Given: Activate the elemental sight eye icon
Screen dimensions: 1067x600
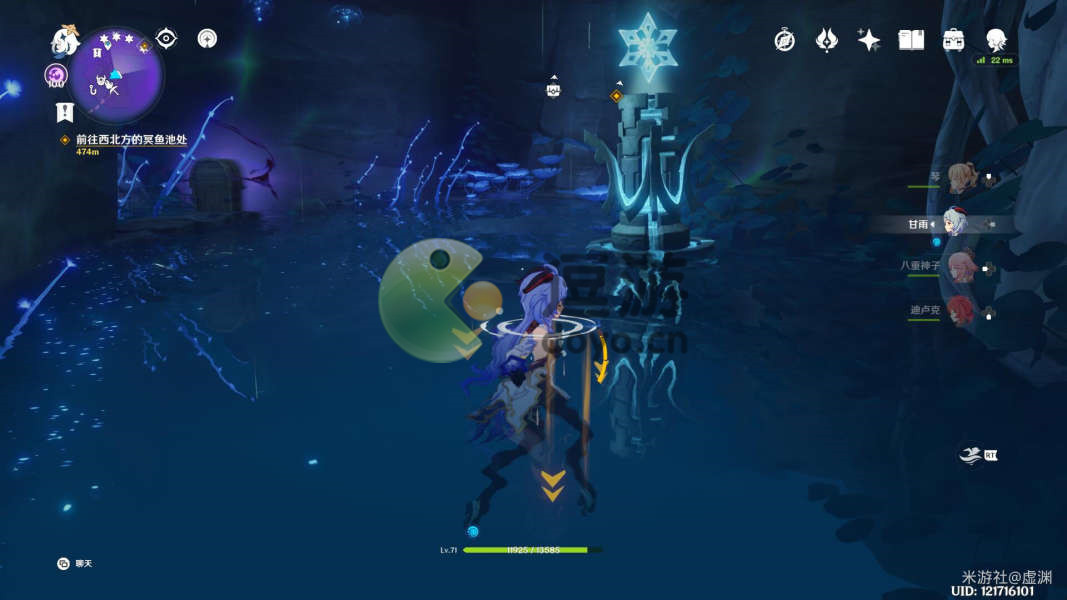Looking at the screenshot, I should tap(166, 39).
